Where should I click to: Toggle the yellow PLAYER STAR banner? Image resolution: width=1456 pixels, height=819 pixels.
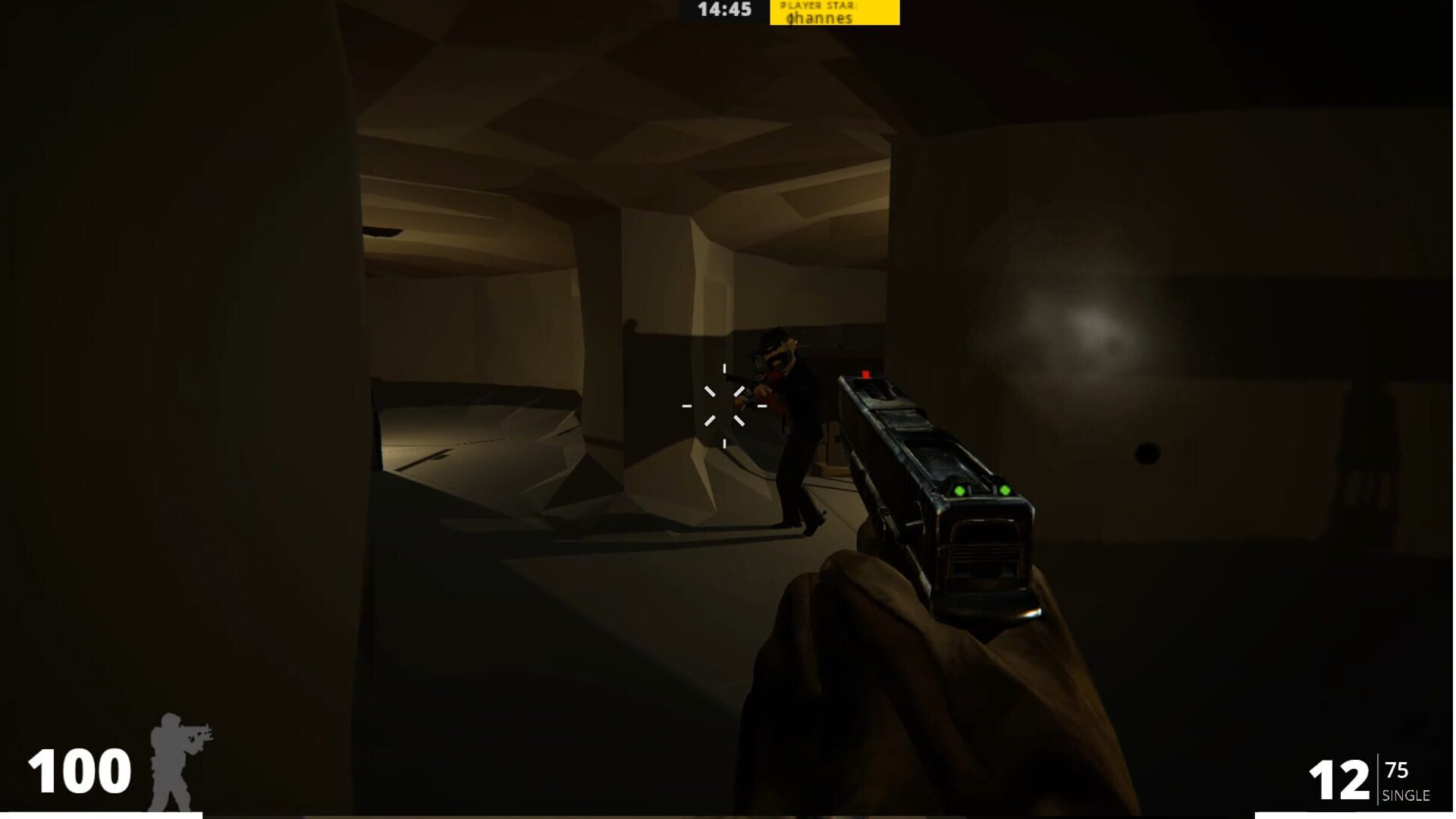(834, 13)
